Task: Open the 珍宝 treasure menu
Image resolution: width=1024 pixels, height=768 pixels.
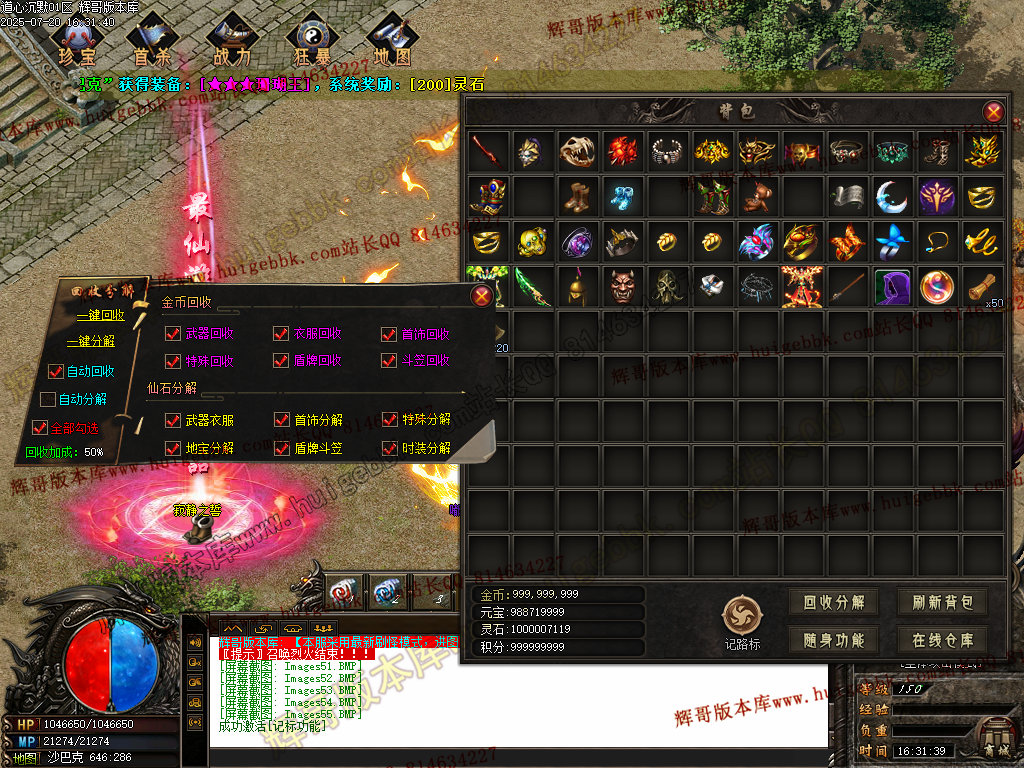Action: tap(79, 40)
